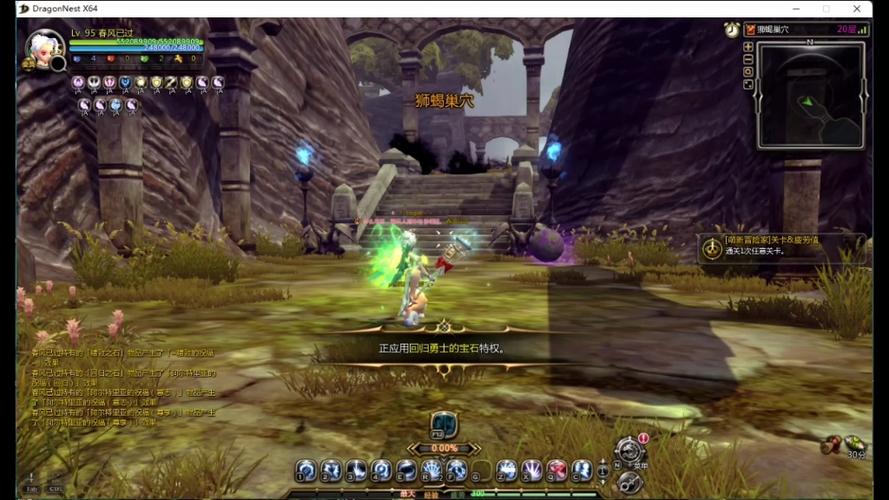Zoom in the minimap with plus button
Screen dimensions: 889x500
[748, 47]
